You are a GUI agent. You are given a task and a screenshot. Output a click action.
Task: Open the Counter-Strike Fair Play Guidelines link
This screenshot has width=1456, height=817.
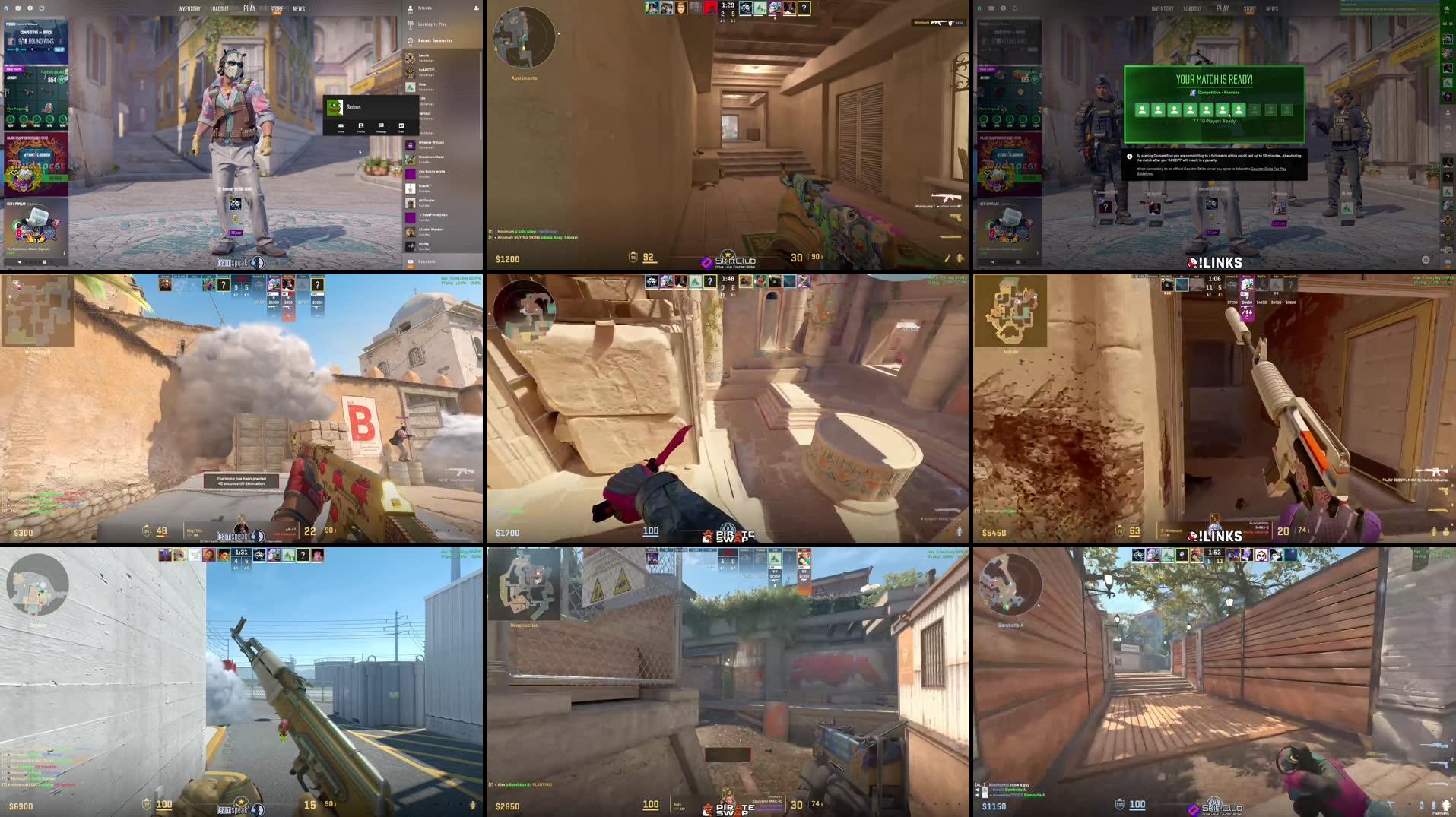pyautogui.click(x=1268, y=169)
